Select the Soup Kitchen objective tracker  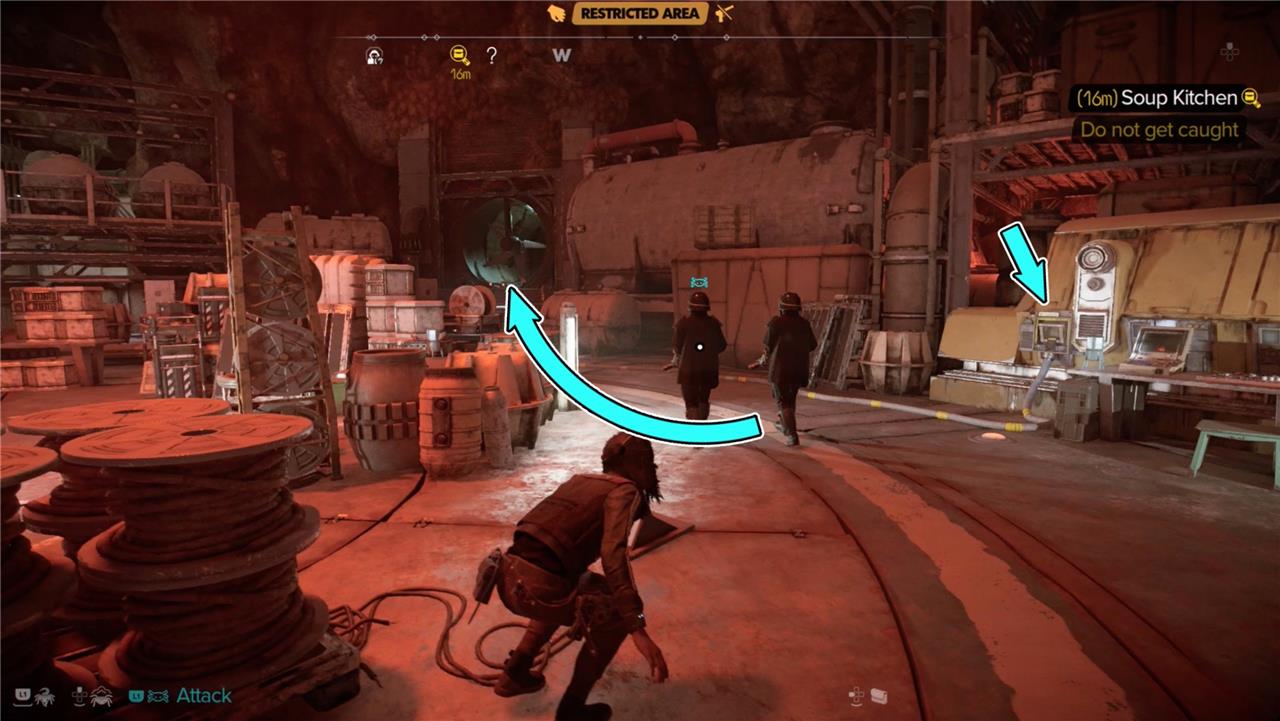pos(1165,98)
